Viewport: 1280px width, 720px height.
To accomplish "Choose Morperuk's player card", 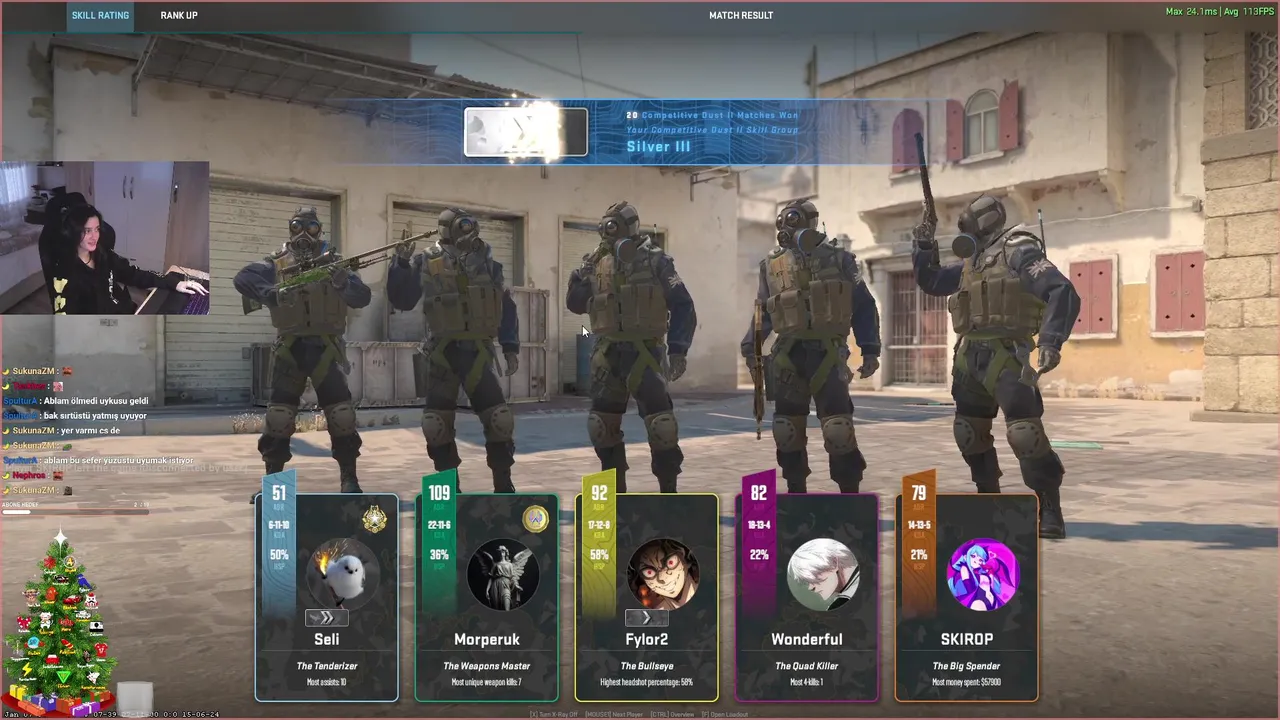I will pyautogui.click(x=487, y=640).
